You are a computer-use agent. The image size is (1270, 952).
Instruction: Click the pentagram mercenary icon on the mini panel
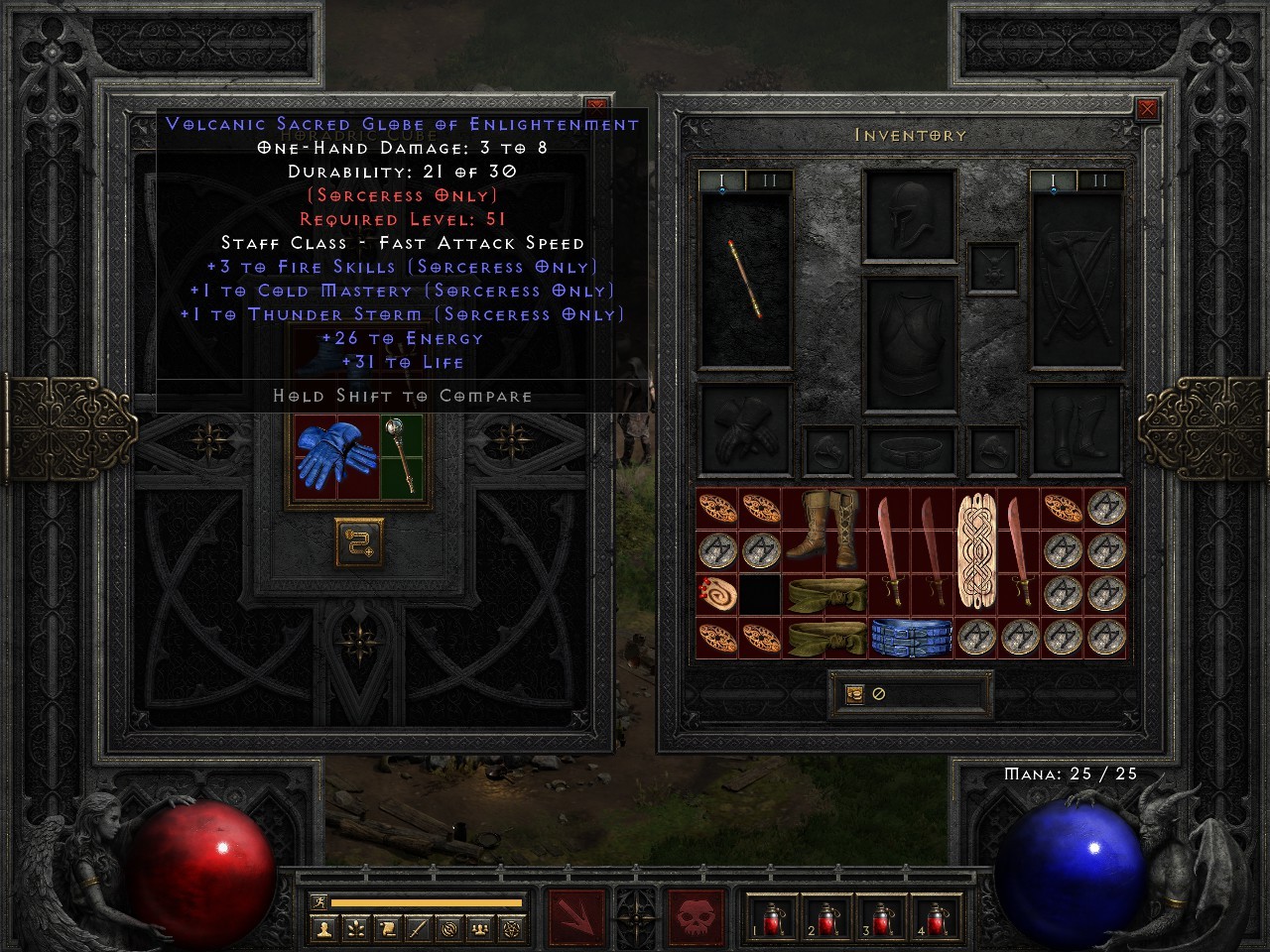pyautogui.click(x=510, y=928)
